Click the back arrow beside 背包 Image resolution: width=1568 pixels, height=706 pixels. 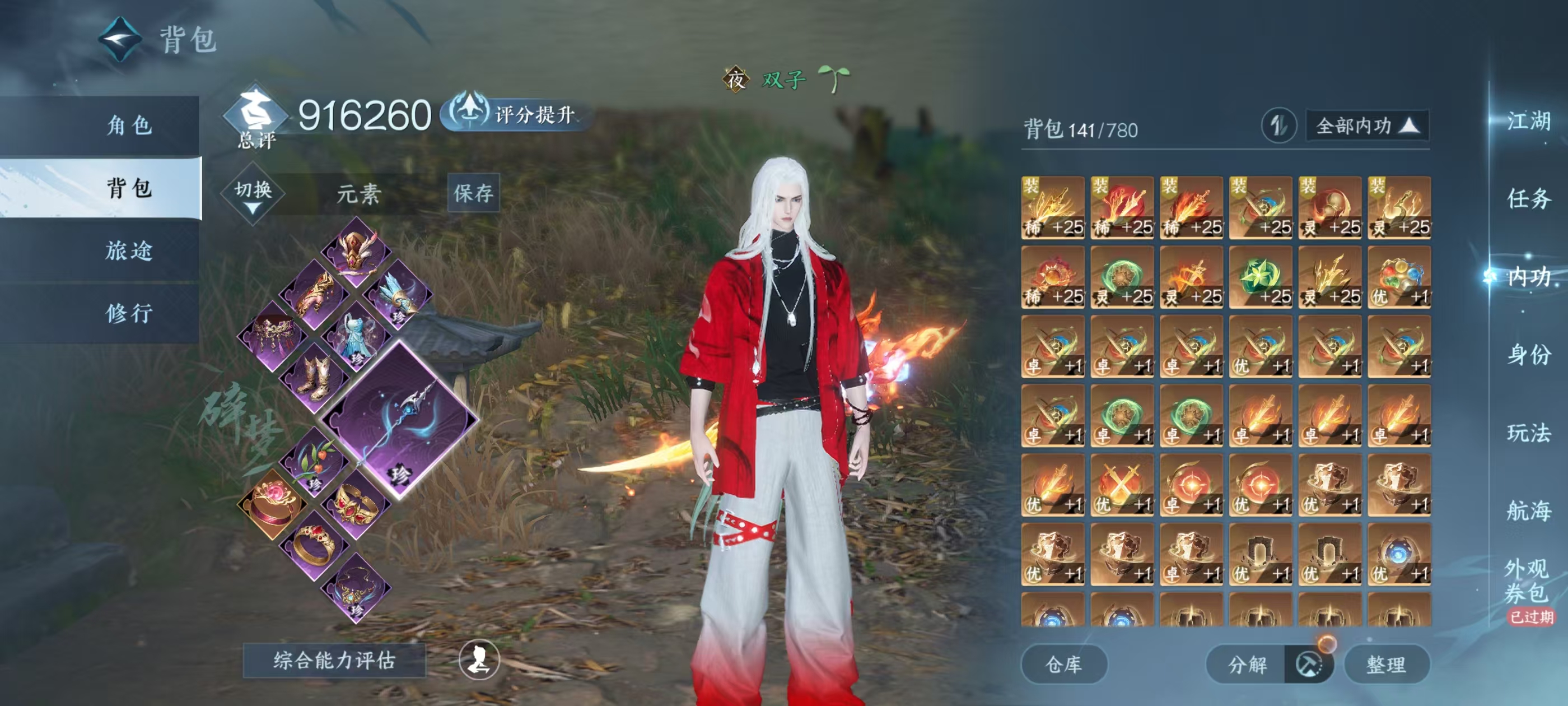point(120,40)
